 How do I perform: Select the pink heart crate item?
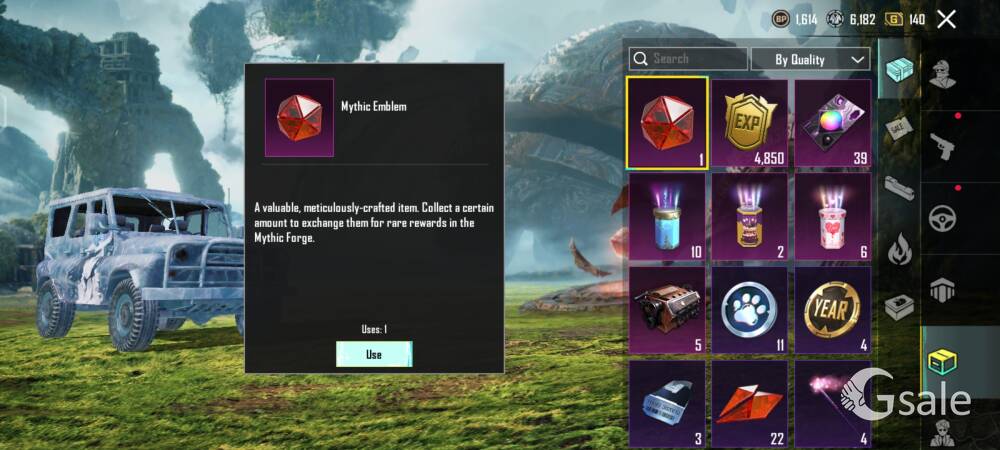832,216
